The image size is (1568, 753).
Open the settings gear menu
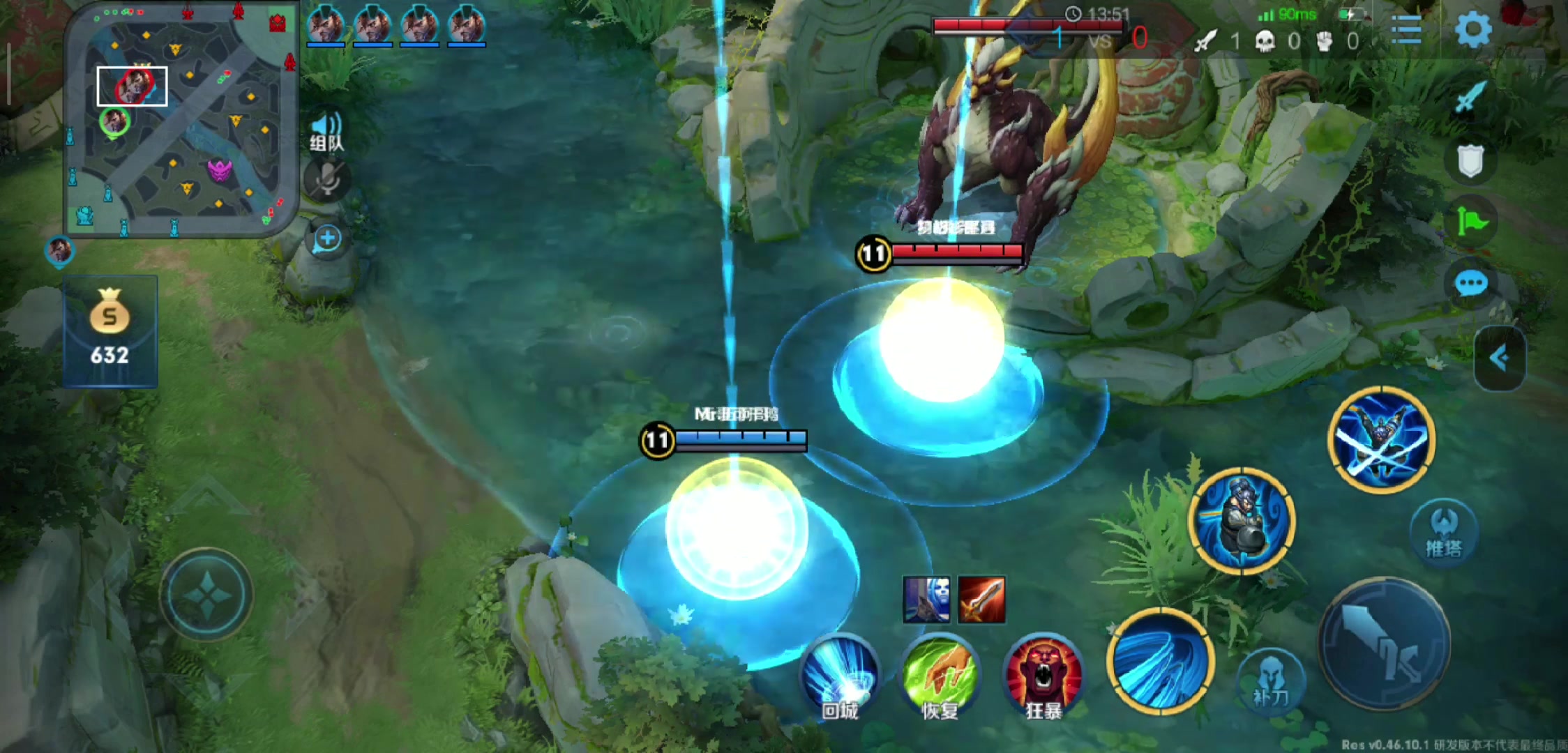pyautogui.click(x=1472, y=30)
